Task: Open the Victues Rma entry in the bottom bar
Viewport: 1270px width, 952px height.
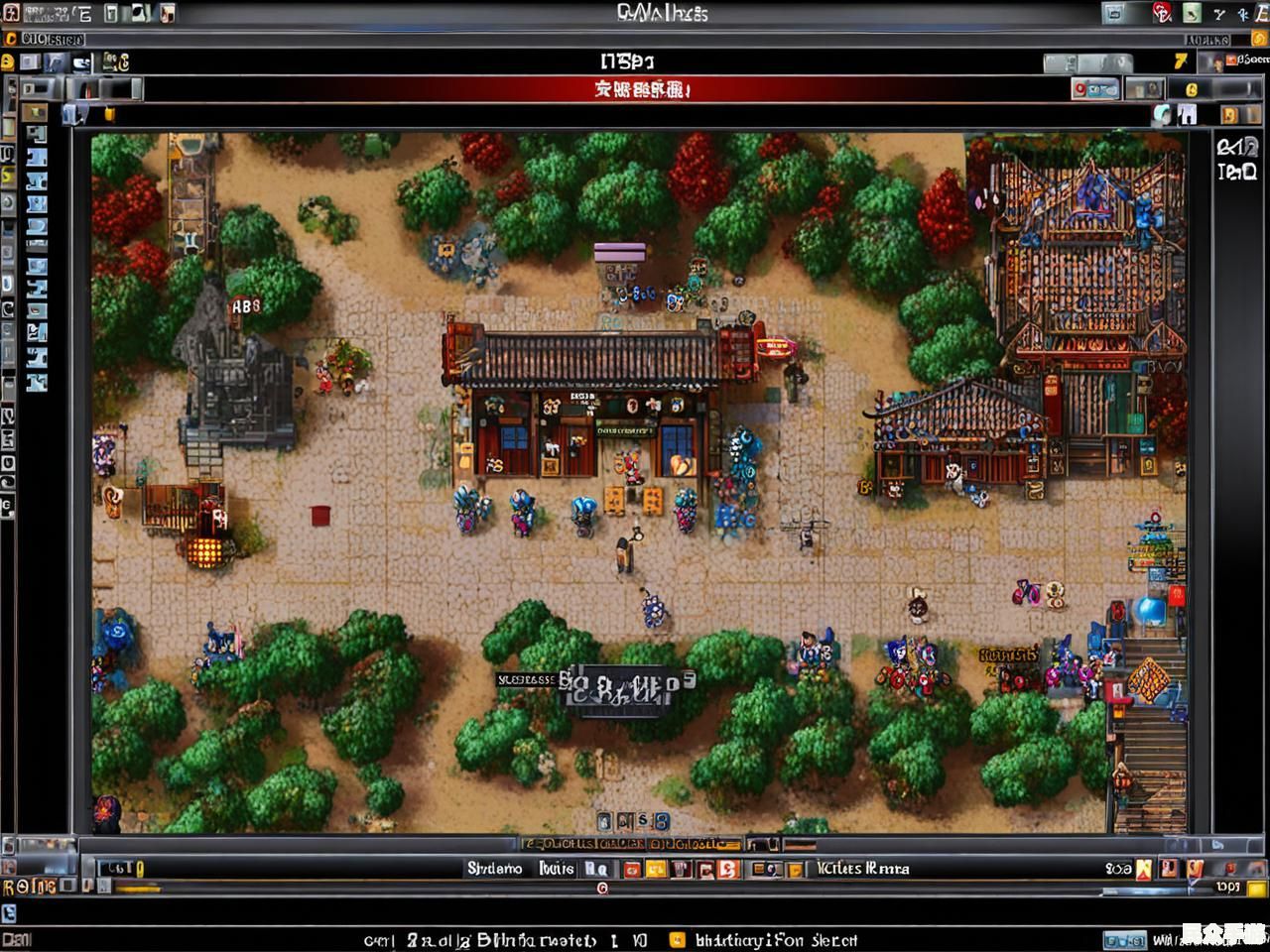Action: tap(861, 869)
